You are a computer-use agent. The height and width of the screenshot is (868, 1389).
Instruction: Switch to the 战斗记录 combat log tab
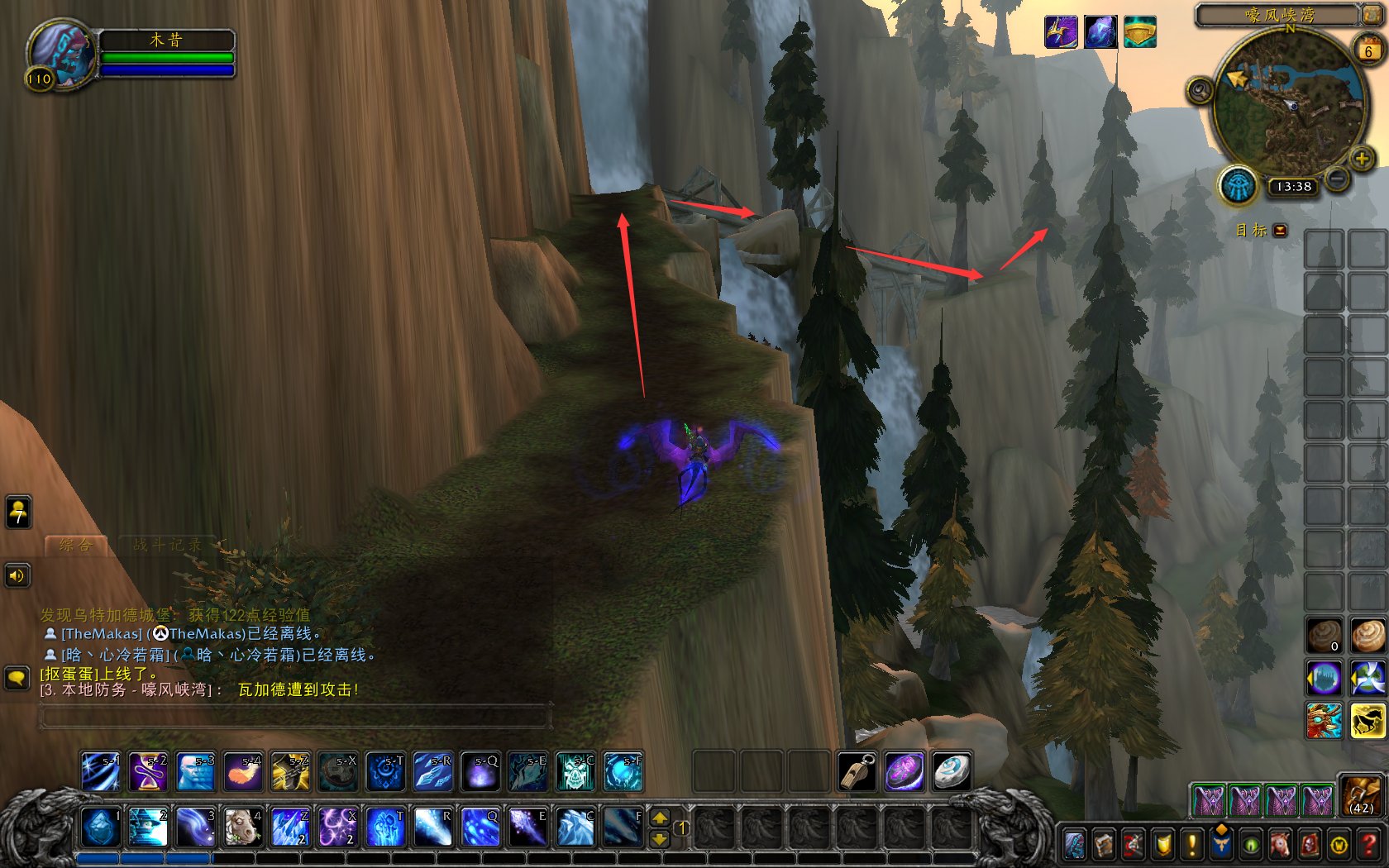tap(167, 545)
